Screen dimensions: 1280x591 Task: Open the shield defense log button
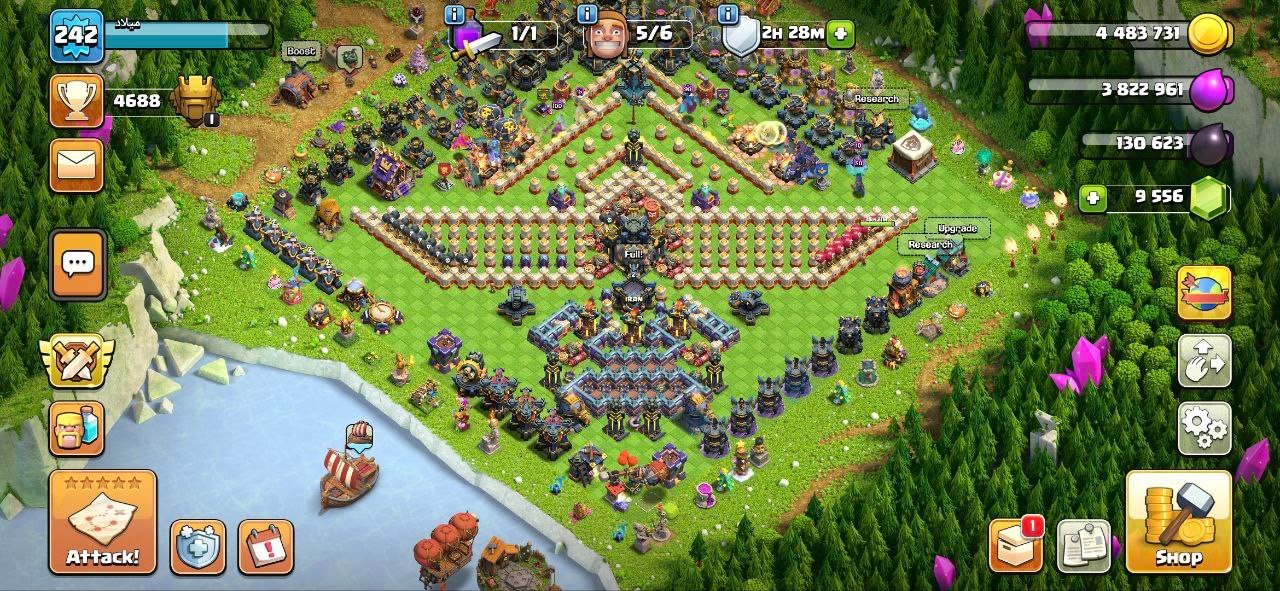click(197, 547)
